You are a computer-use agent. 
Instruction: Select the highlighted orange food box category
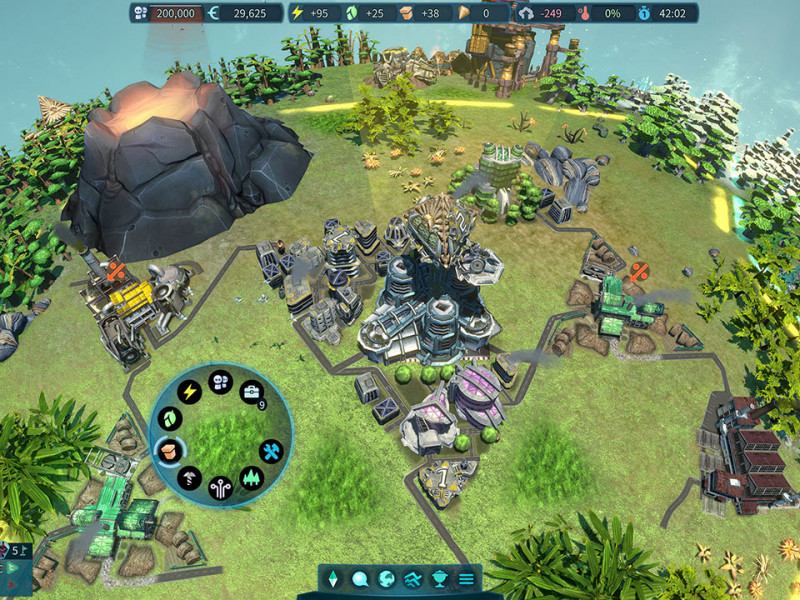tap(168, 450)
